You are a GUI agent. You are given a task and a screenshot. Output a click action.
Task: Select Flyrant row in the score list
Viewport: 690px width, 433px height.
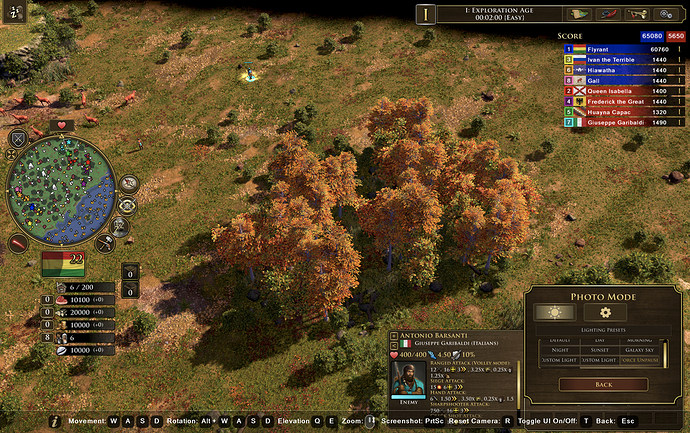[620, 48]
